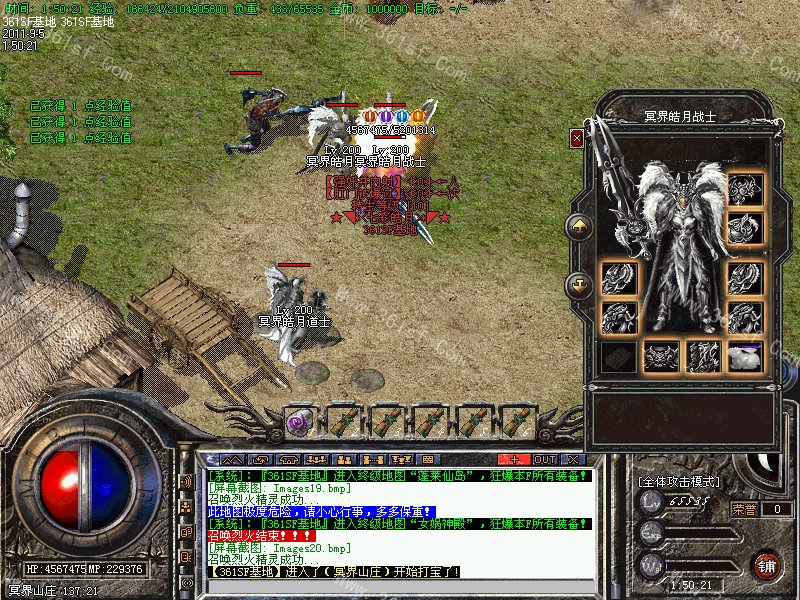Click the red plus button above chat
This screenshot has height=600, width=800.
click(514, 460)
